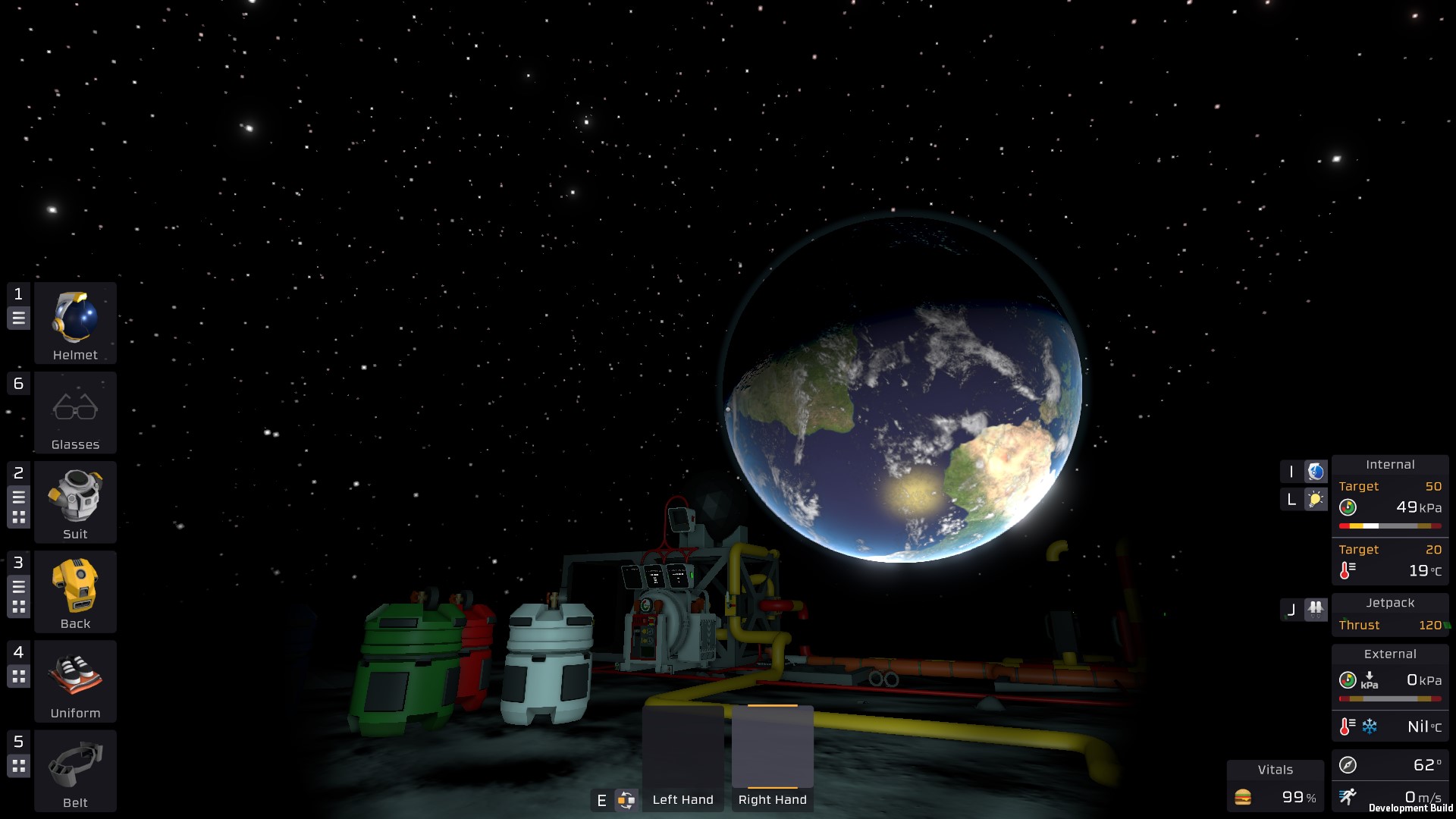1456x819 pixels.
Task: Open the empty Glasses slot
Action: 75,412
